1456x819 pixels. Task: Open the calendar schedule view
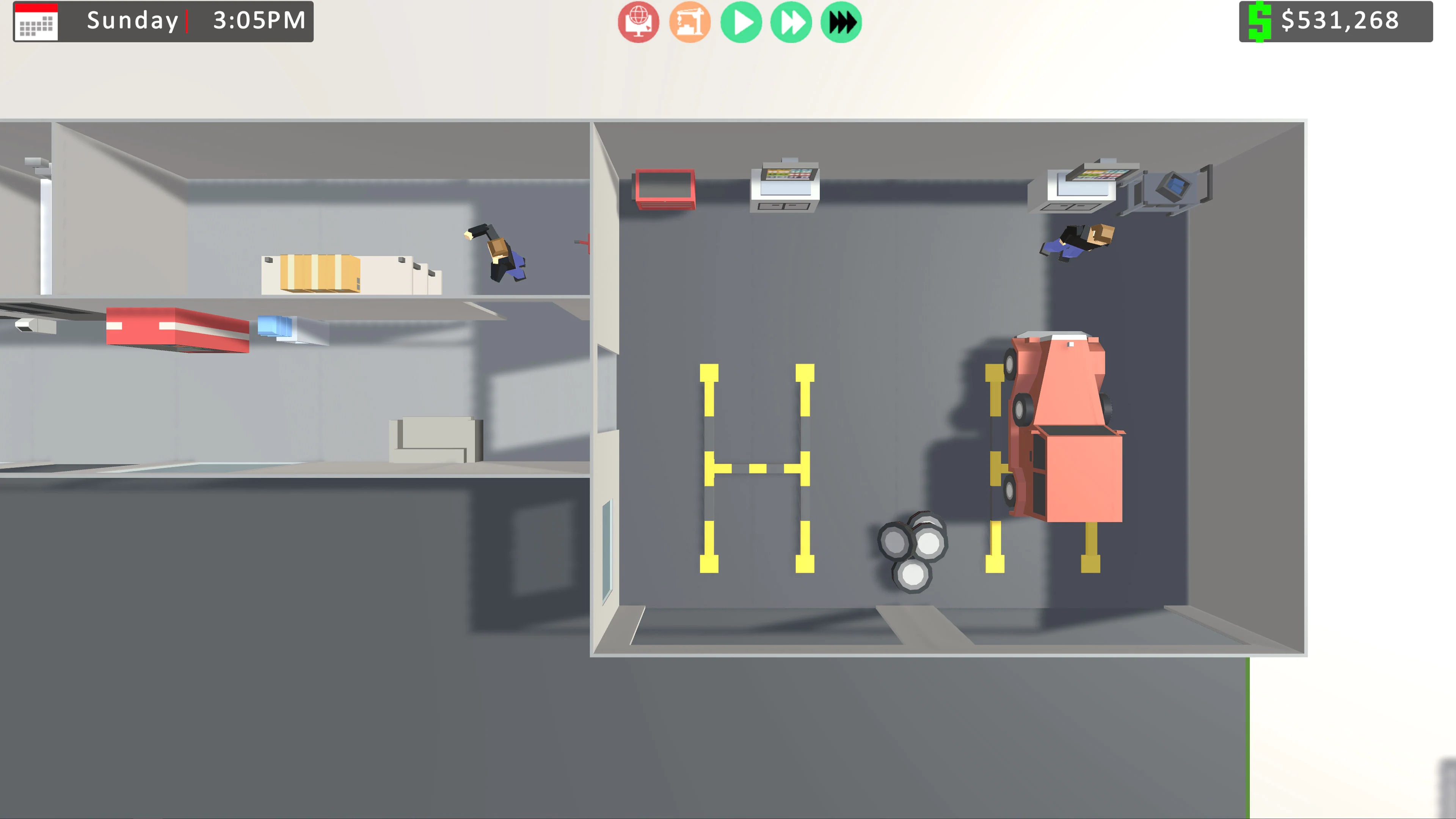tap(36, 23)
